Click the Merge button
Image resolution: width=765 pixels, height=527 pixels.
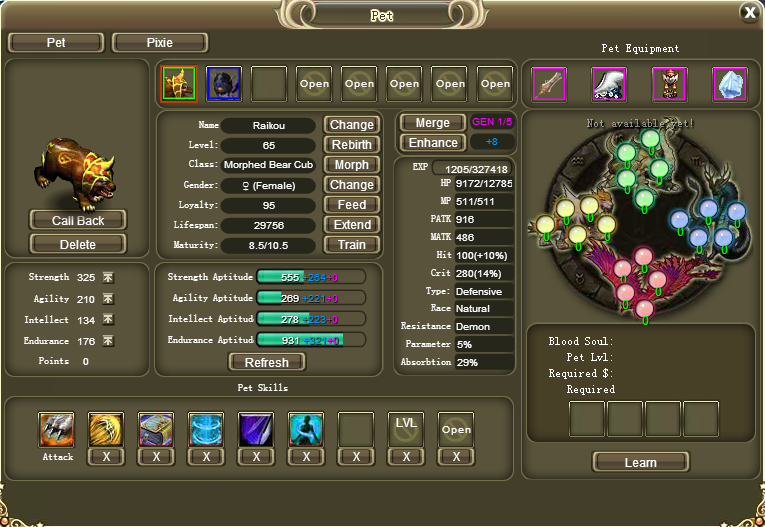click(432, 123)
